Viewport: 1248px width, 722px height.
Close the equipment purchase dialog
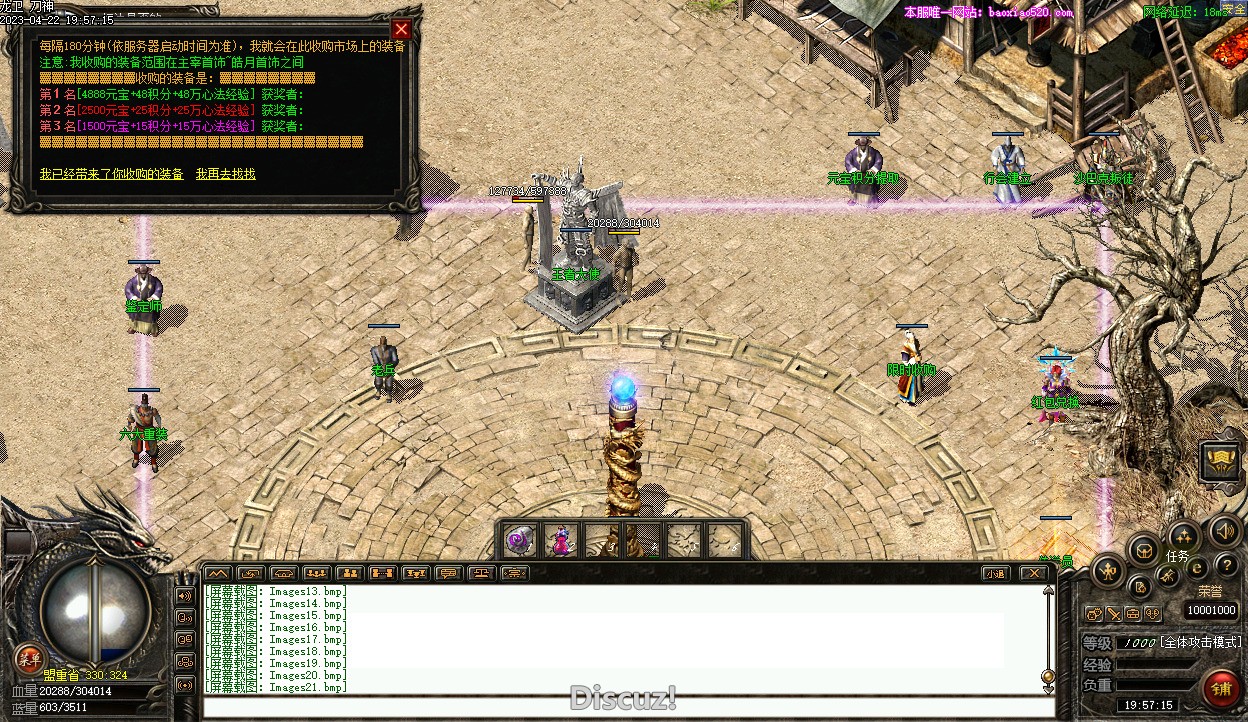pyautogui.click(x=401, y=30)
